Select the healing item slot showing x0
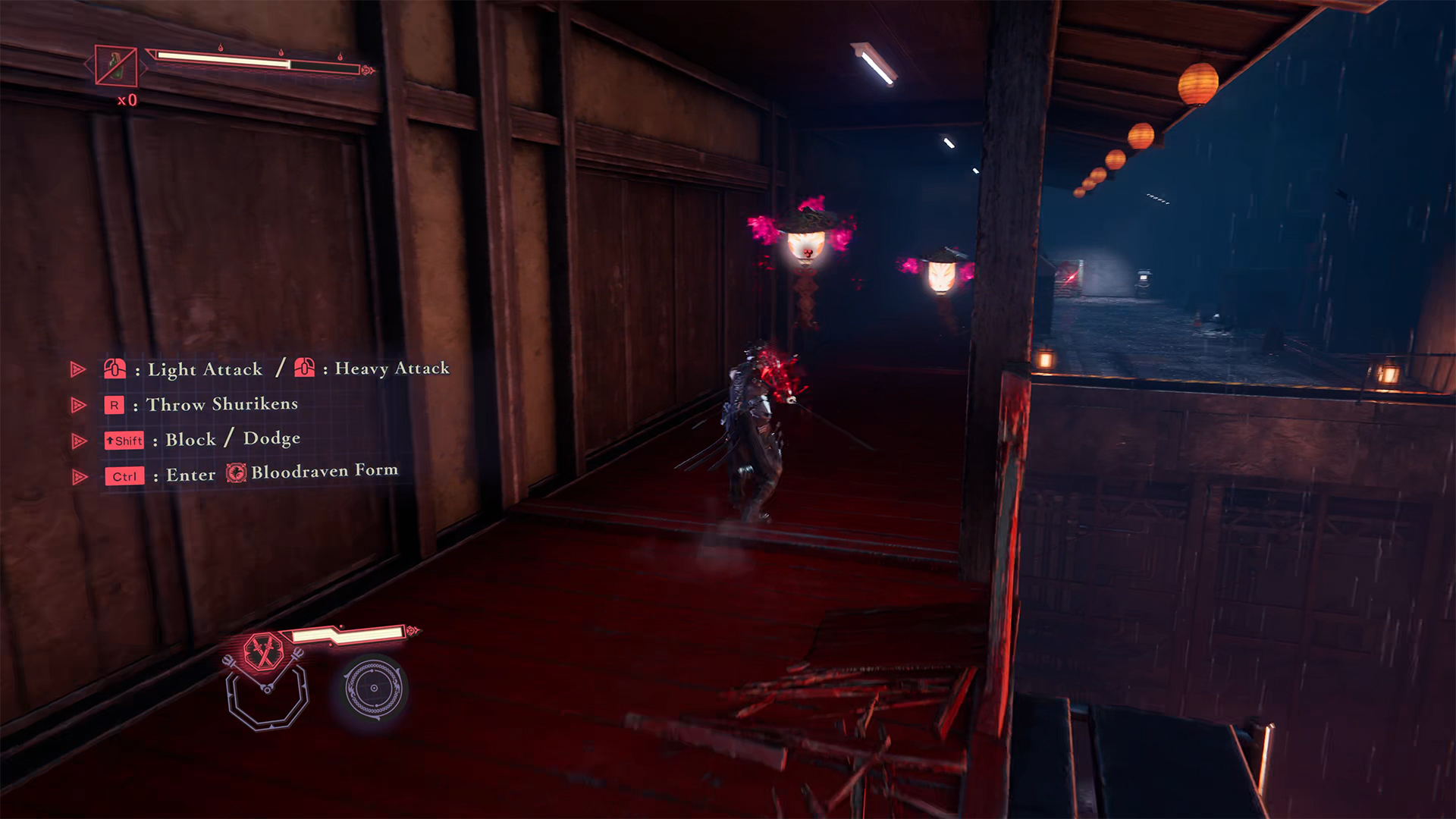The image size is (1456, 819). tap(116, 66)
